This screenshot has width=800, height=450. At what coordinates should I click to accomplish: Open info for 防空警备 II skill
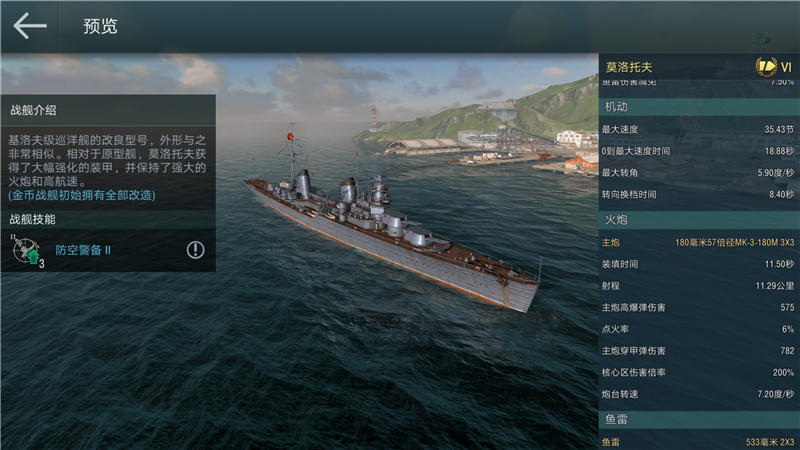click(x=195, y=249)
